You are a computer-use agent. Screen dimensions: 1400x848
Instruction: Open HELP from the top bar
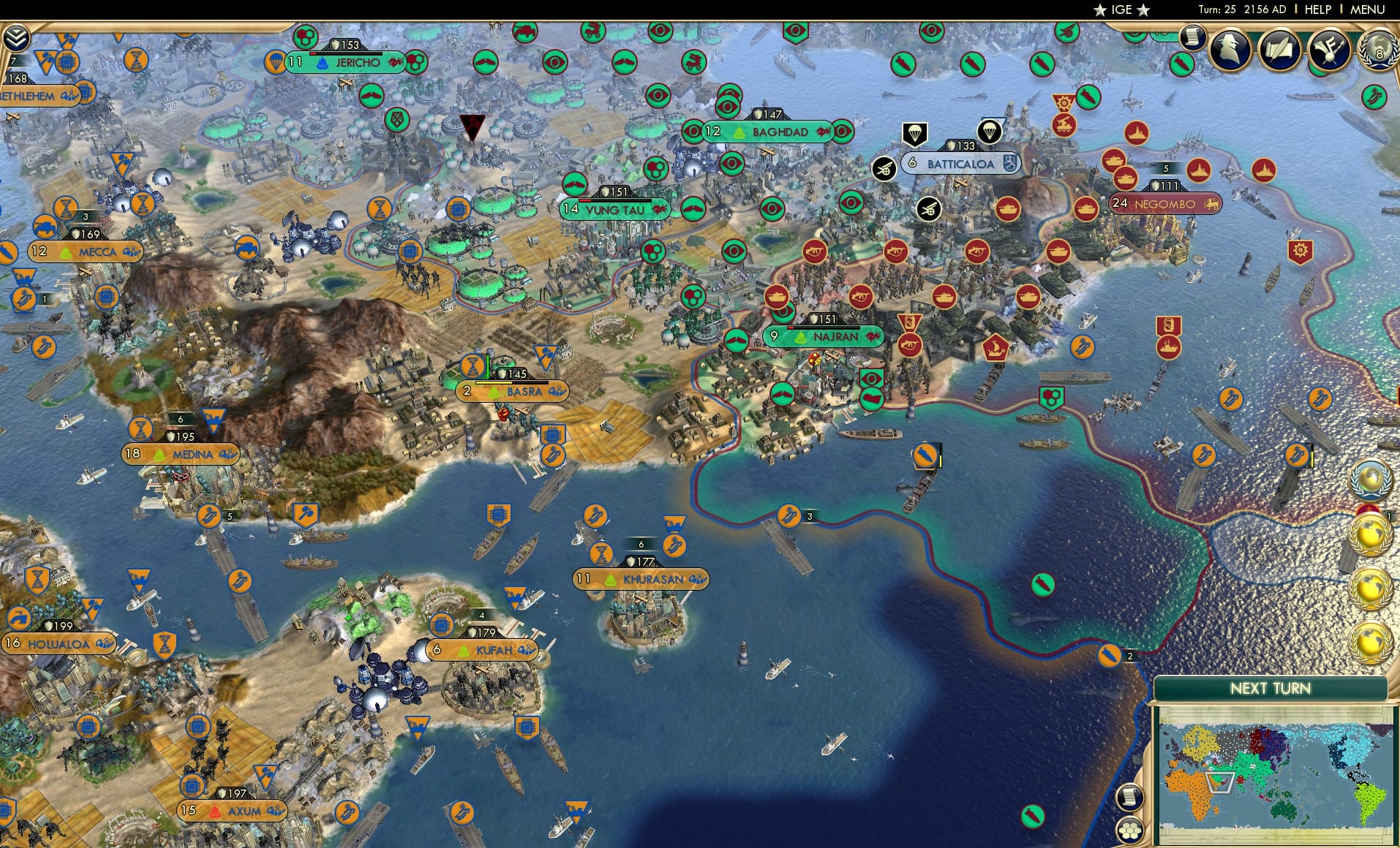point(1317,10)
